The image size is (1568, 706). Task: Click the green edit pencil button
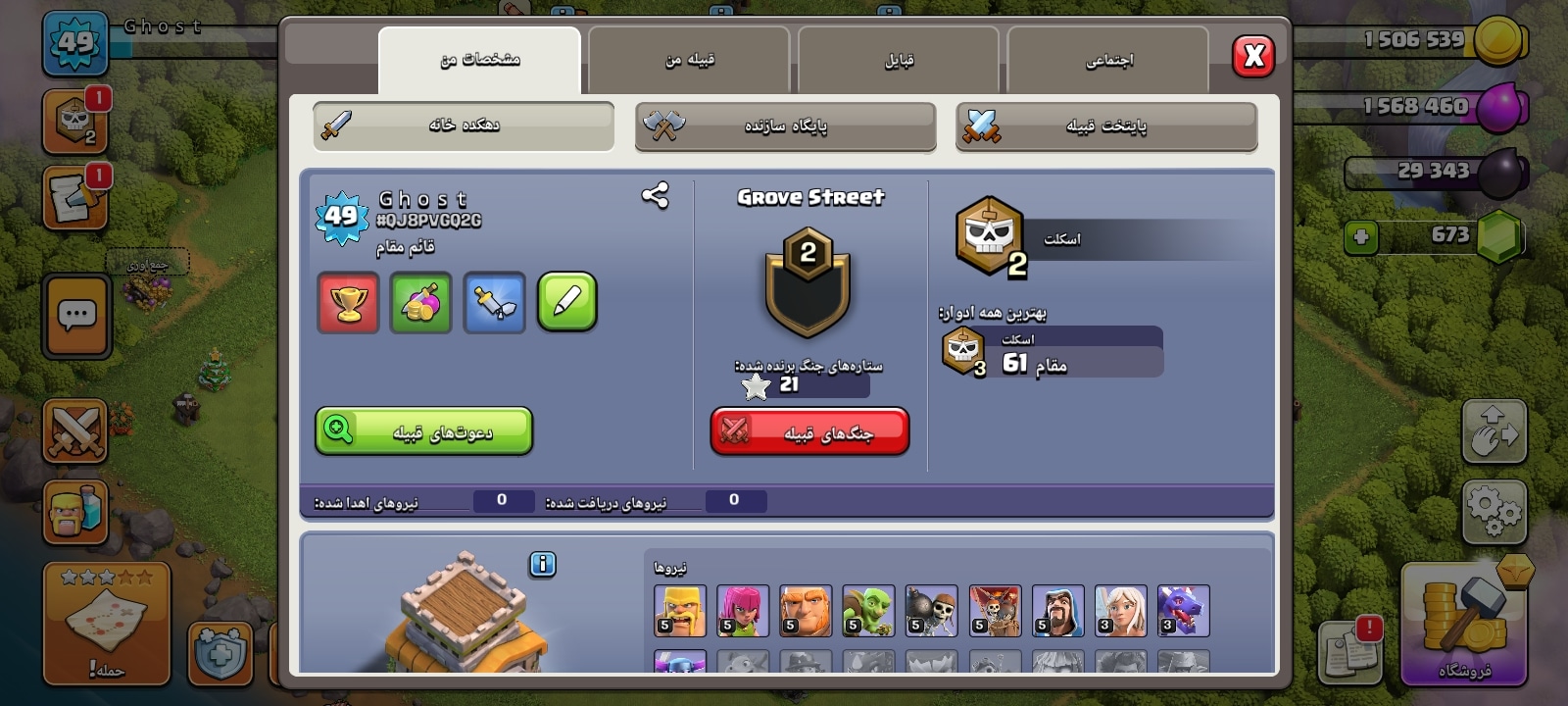566,302
